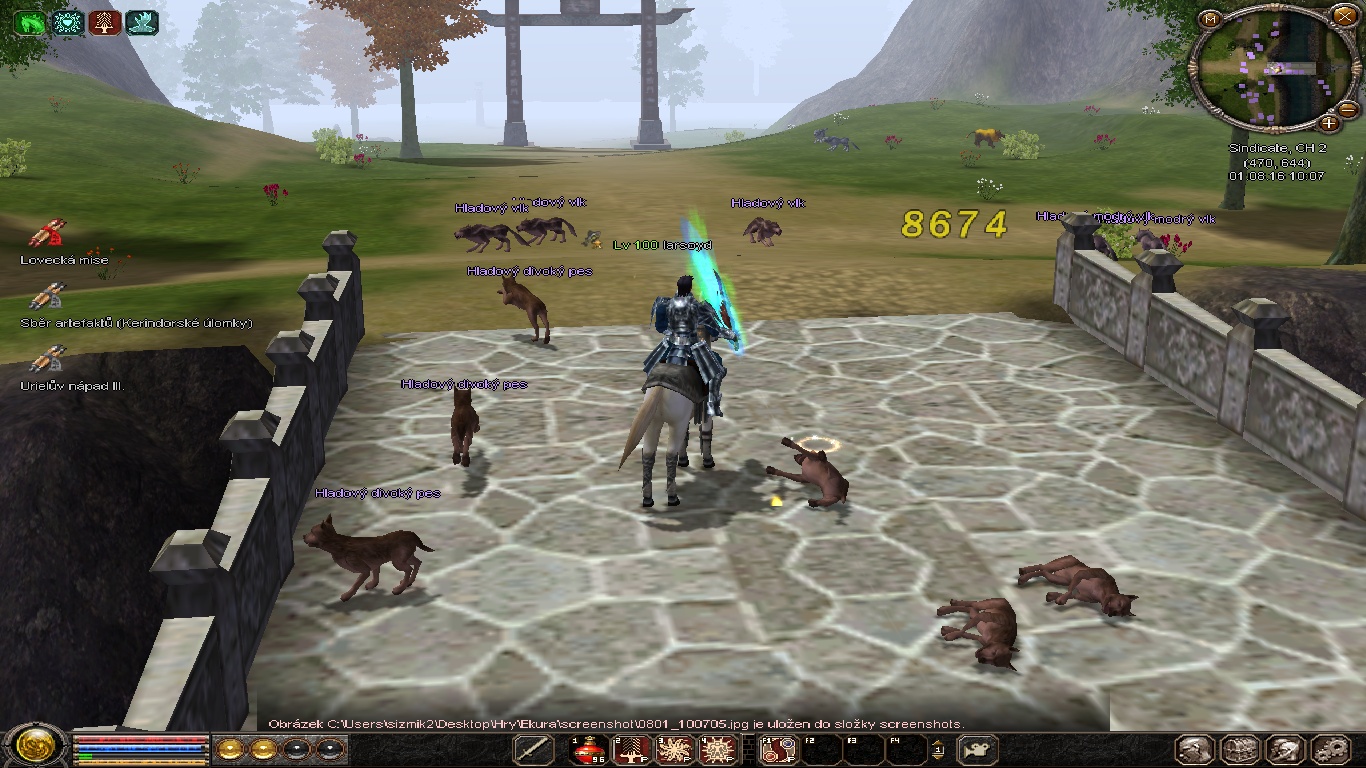
Task: Activate the skill in quickslot 2
Action: click(632, 749)
